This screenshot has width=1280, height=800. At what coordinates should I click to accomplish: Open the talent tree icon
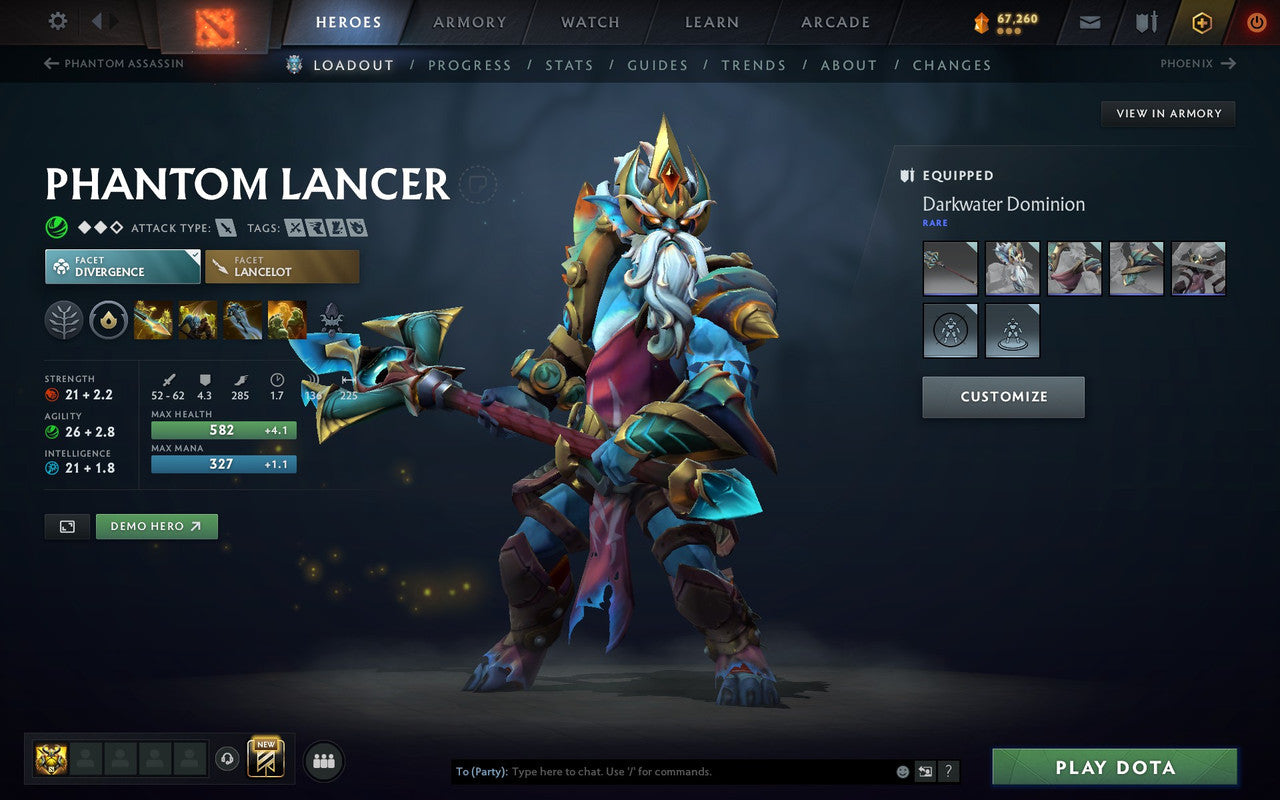coord(63,320)
